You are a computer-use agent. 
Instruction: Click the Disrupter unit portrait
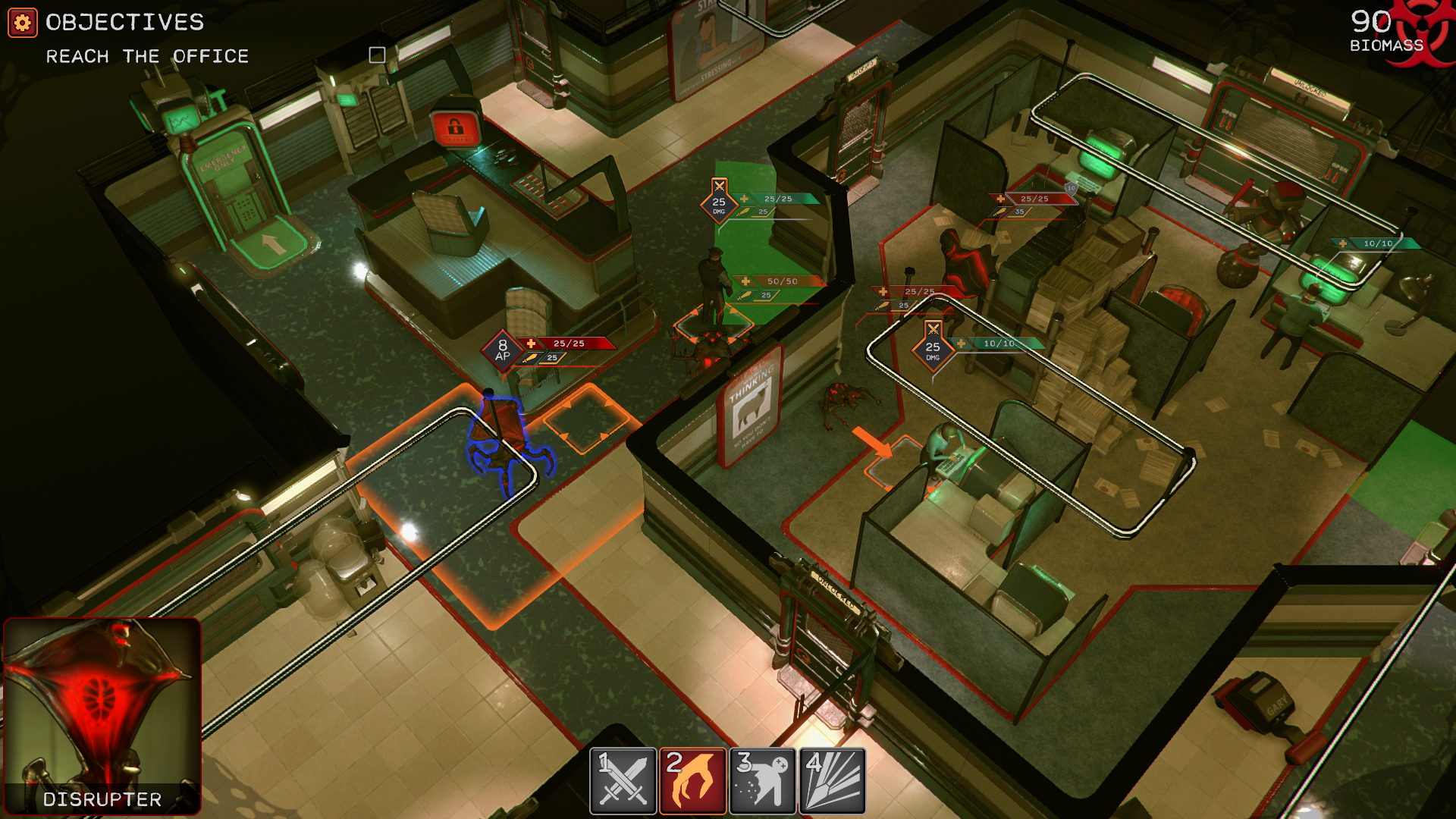(x=102, y=714)
